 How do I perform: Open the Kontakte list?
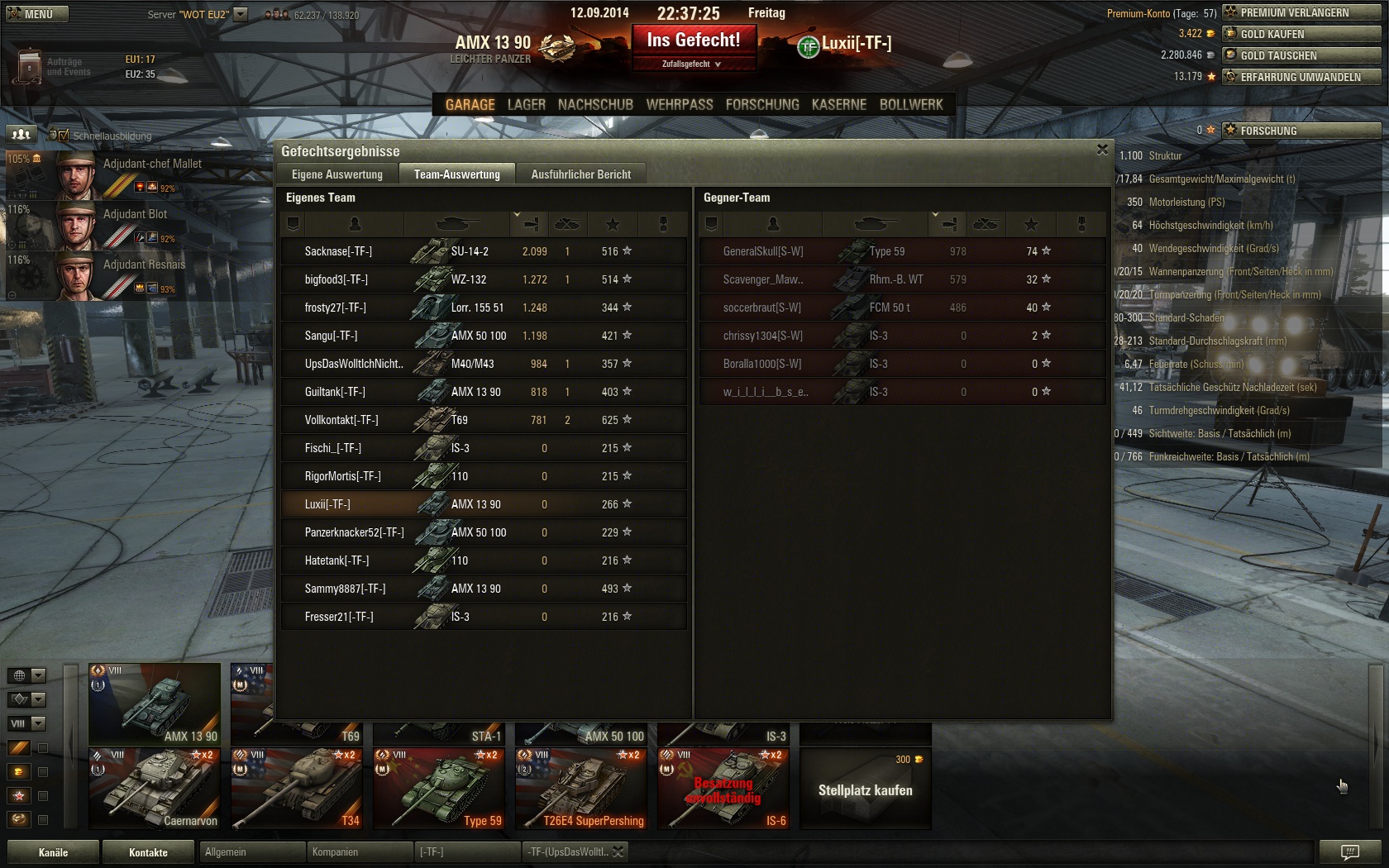[148, 852]
